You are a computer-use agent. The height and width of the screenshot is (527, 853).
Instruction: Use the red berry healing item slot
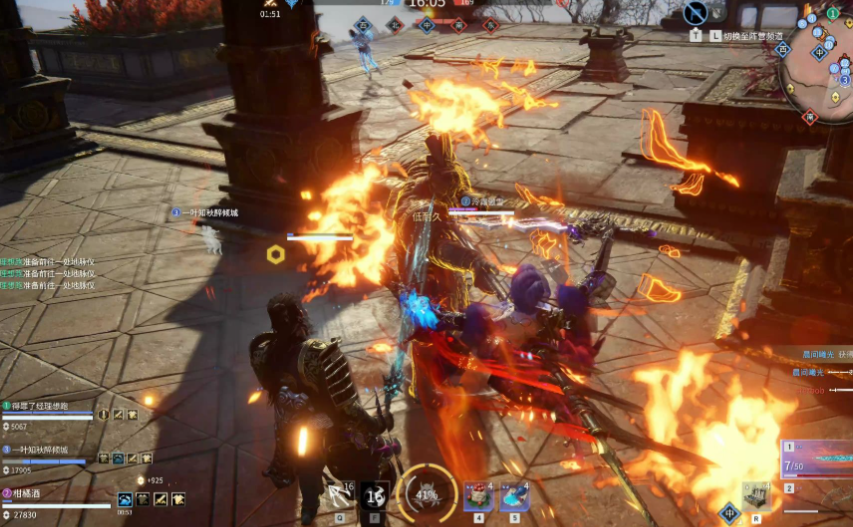coord(478,495)
